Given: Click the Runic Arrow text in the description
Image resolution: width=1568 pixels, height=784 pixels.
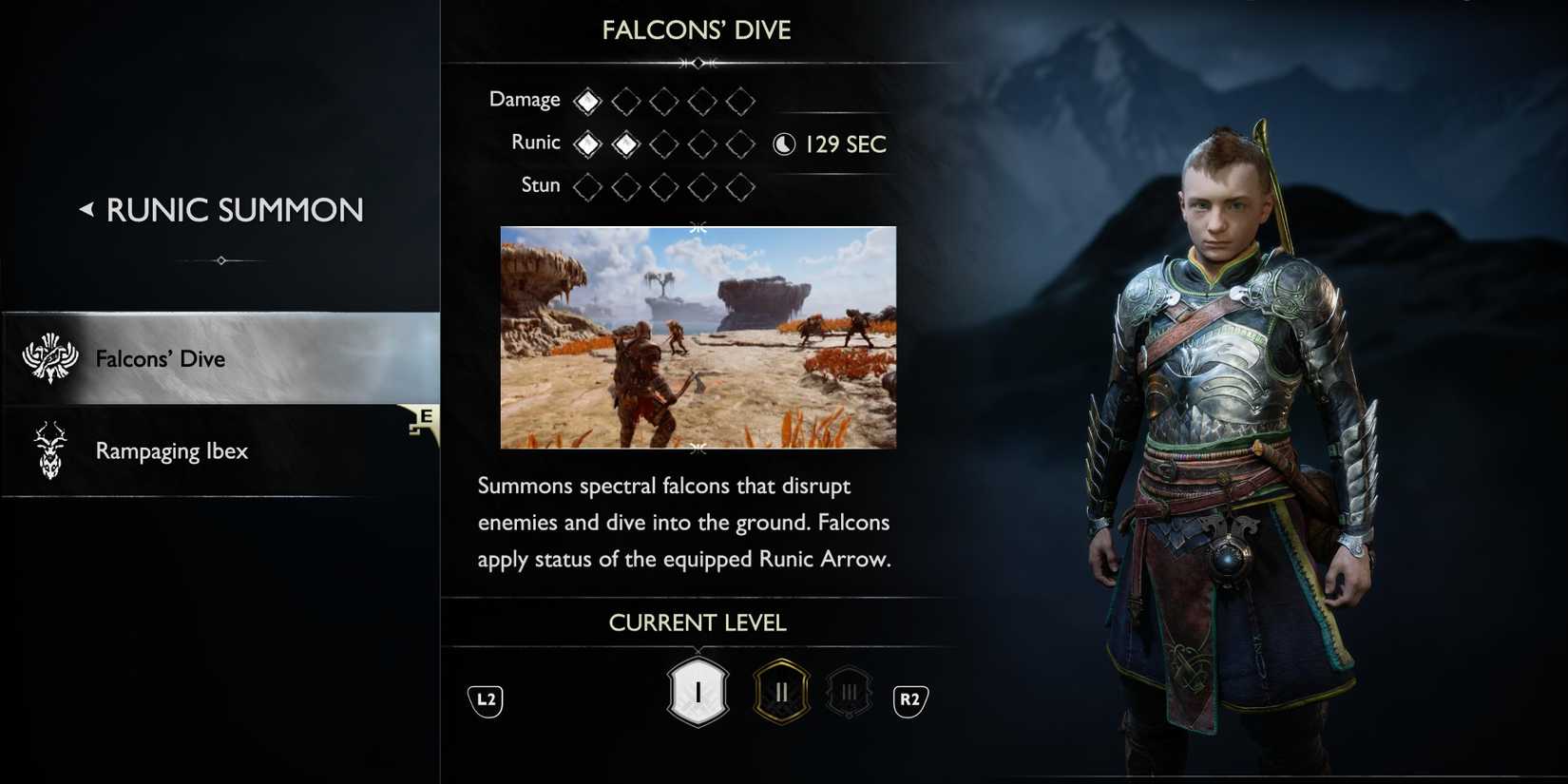Looking at the screenshot, I should point(819,558).
